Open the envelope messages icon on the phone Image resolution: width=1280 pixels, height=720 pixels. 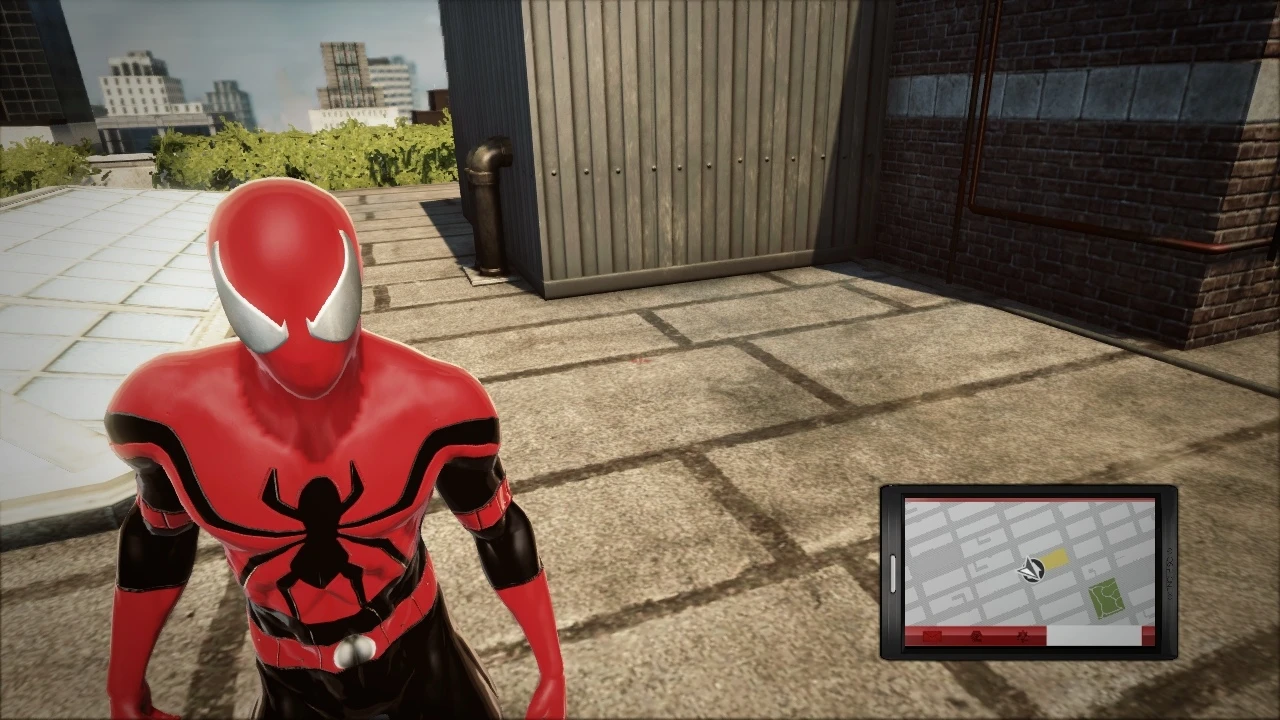coord(931,637)
